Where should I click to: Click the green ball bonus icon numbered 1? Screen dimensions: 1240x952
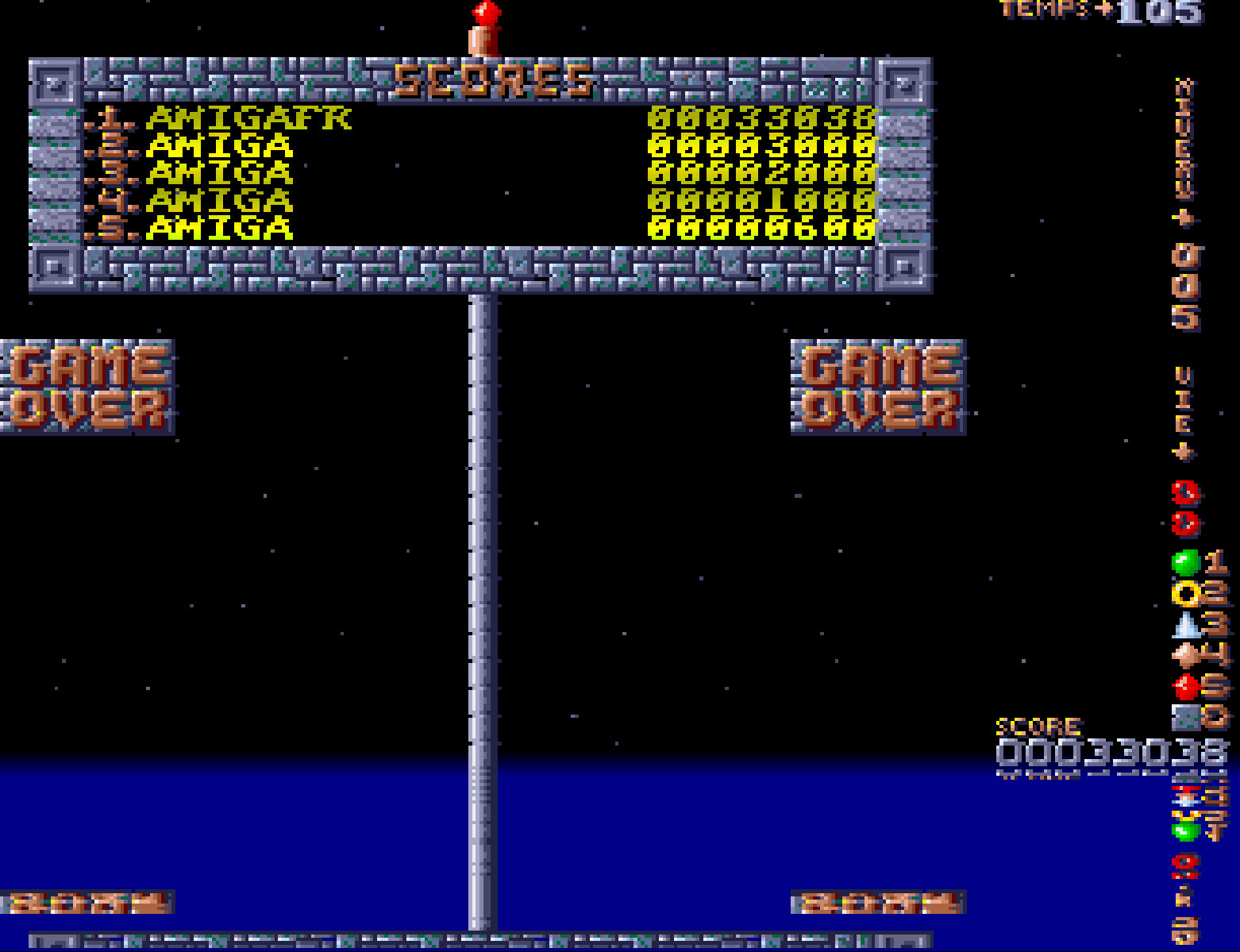(1185, 563)
